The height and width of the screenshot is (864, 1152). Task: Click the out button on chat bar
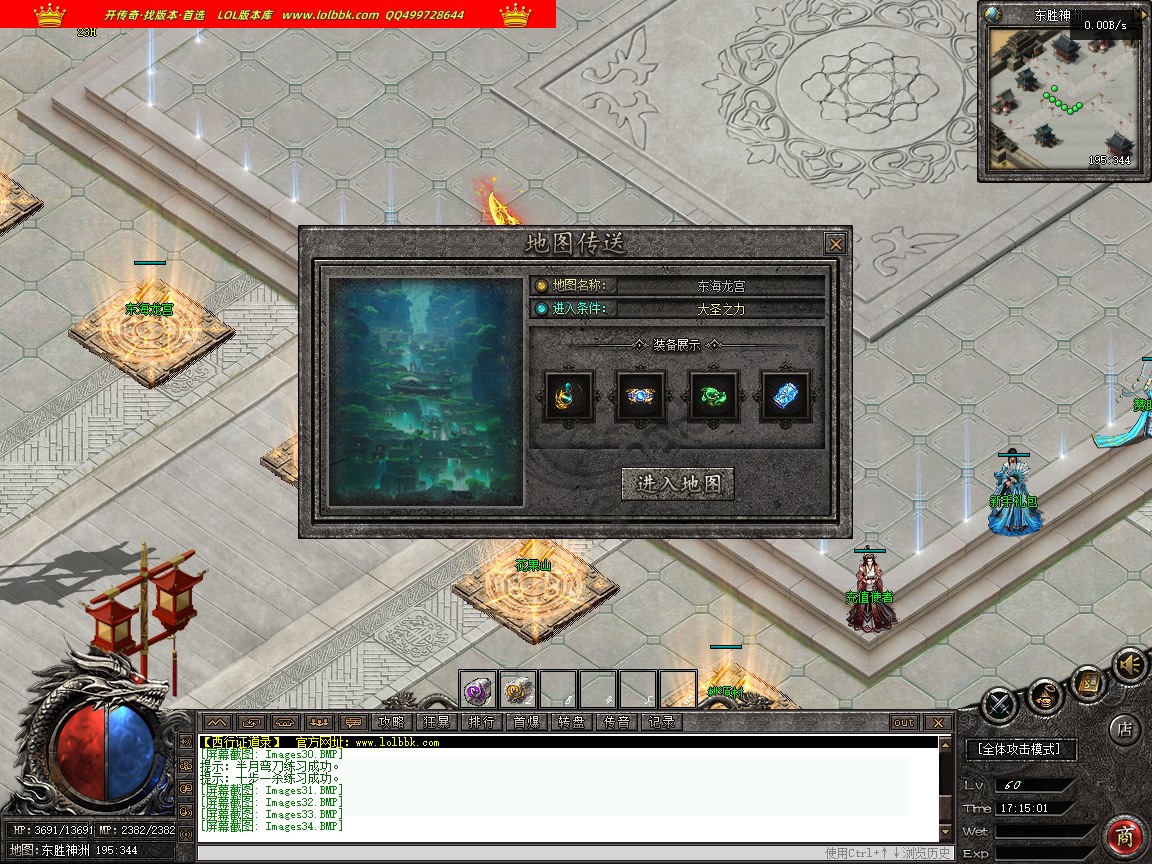[x=903, y=722]
